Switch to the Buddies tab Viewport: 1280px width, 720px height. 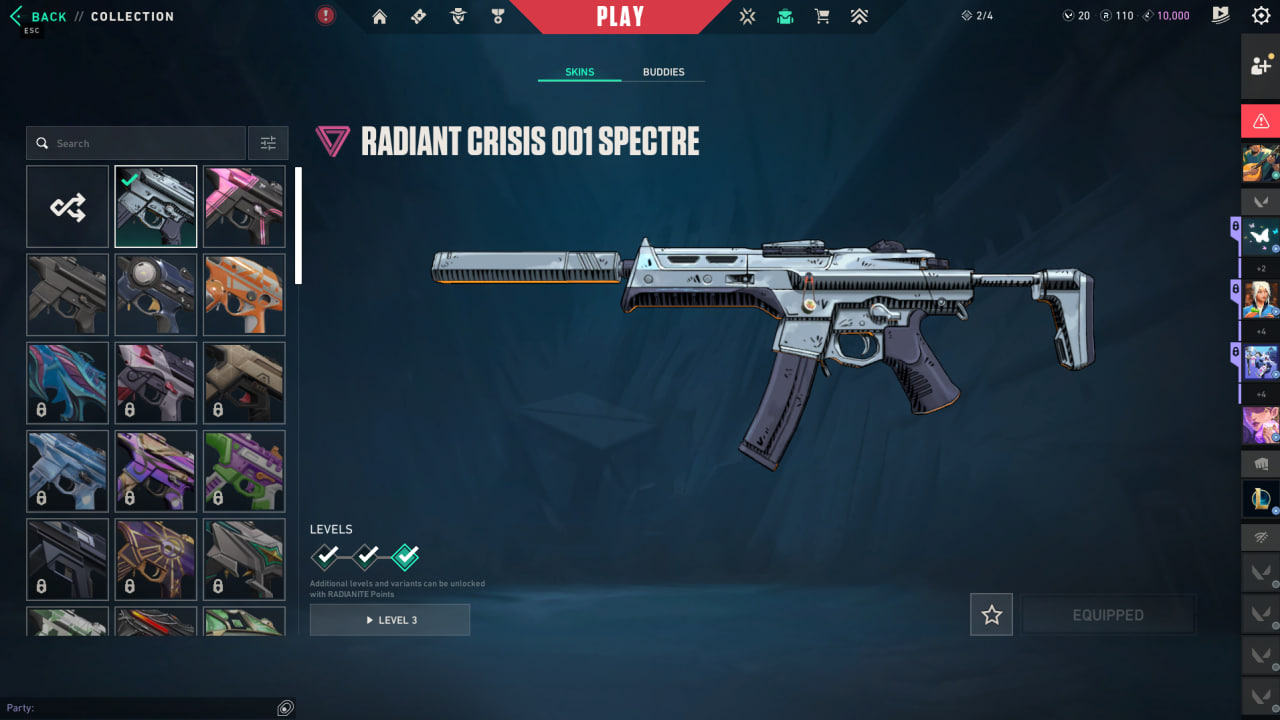point(663,72)
